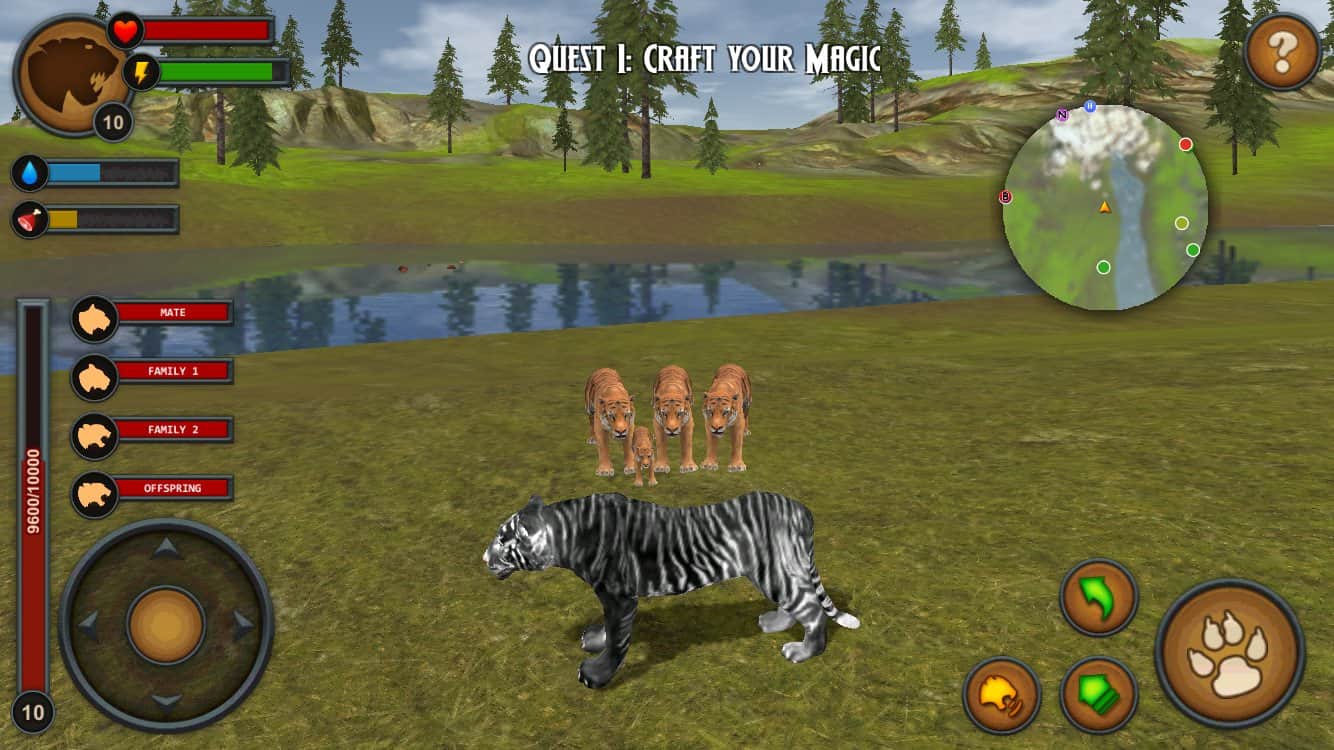Open the Quest 1 Craft your Magic tracker
The image size is (1334, 750).
[x=705, y=58]
